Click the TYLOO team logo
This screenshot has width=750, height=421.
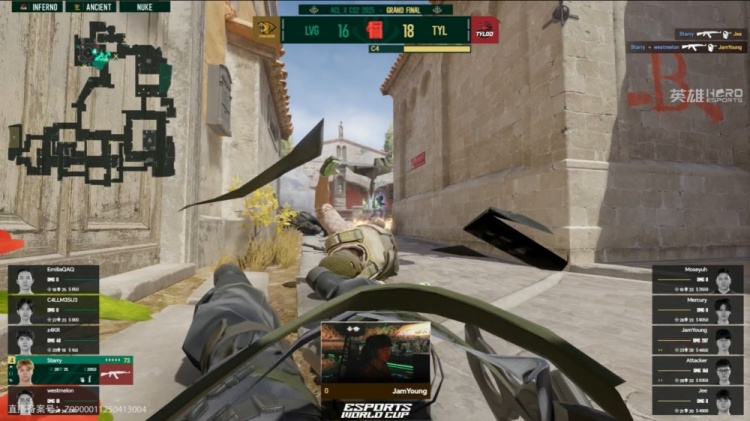point(484,30)
